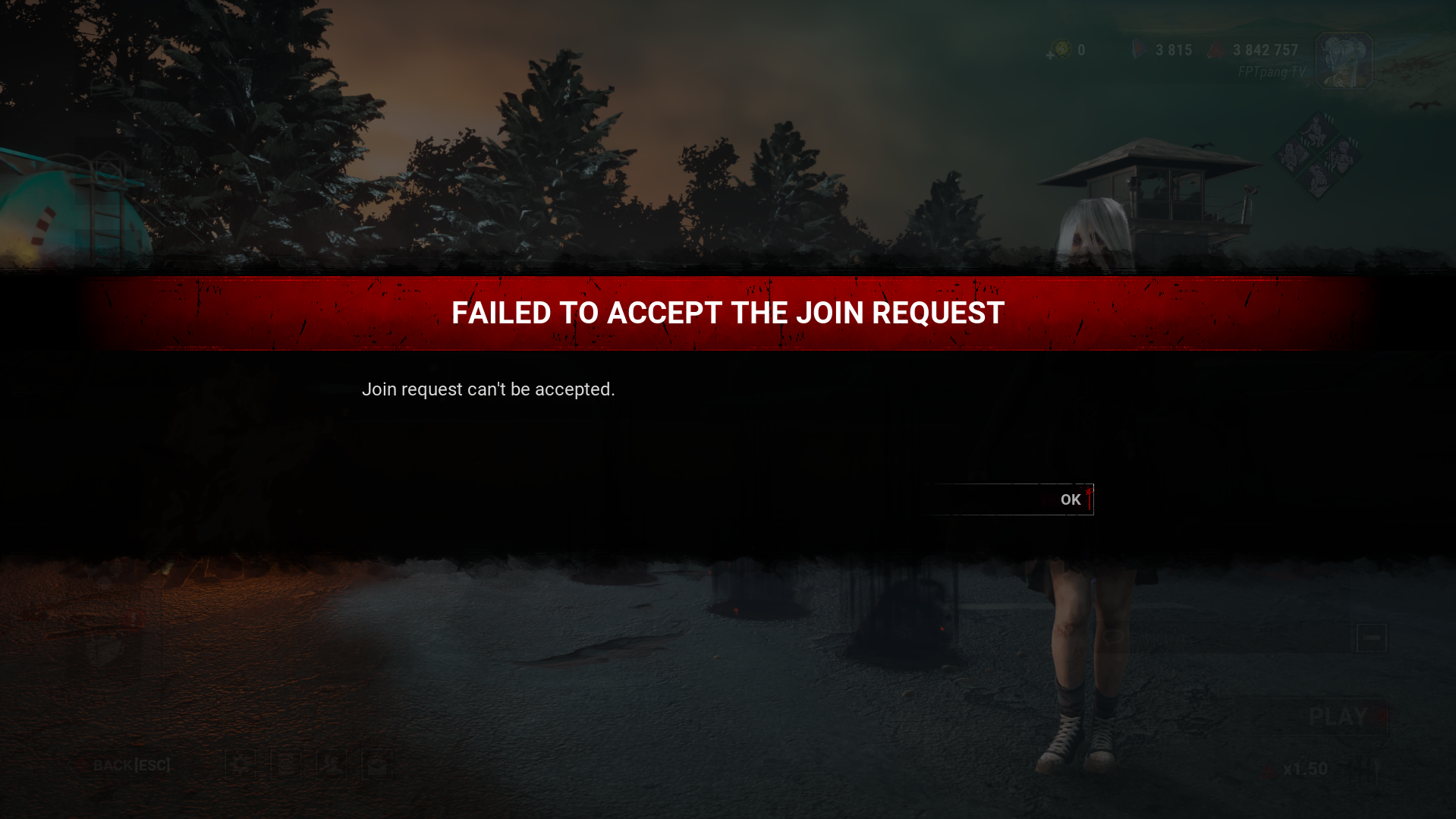Select the bottom perk slot diamond
This screenshot has width=1456, height=819.
(x=1319, y=181)
